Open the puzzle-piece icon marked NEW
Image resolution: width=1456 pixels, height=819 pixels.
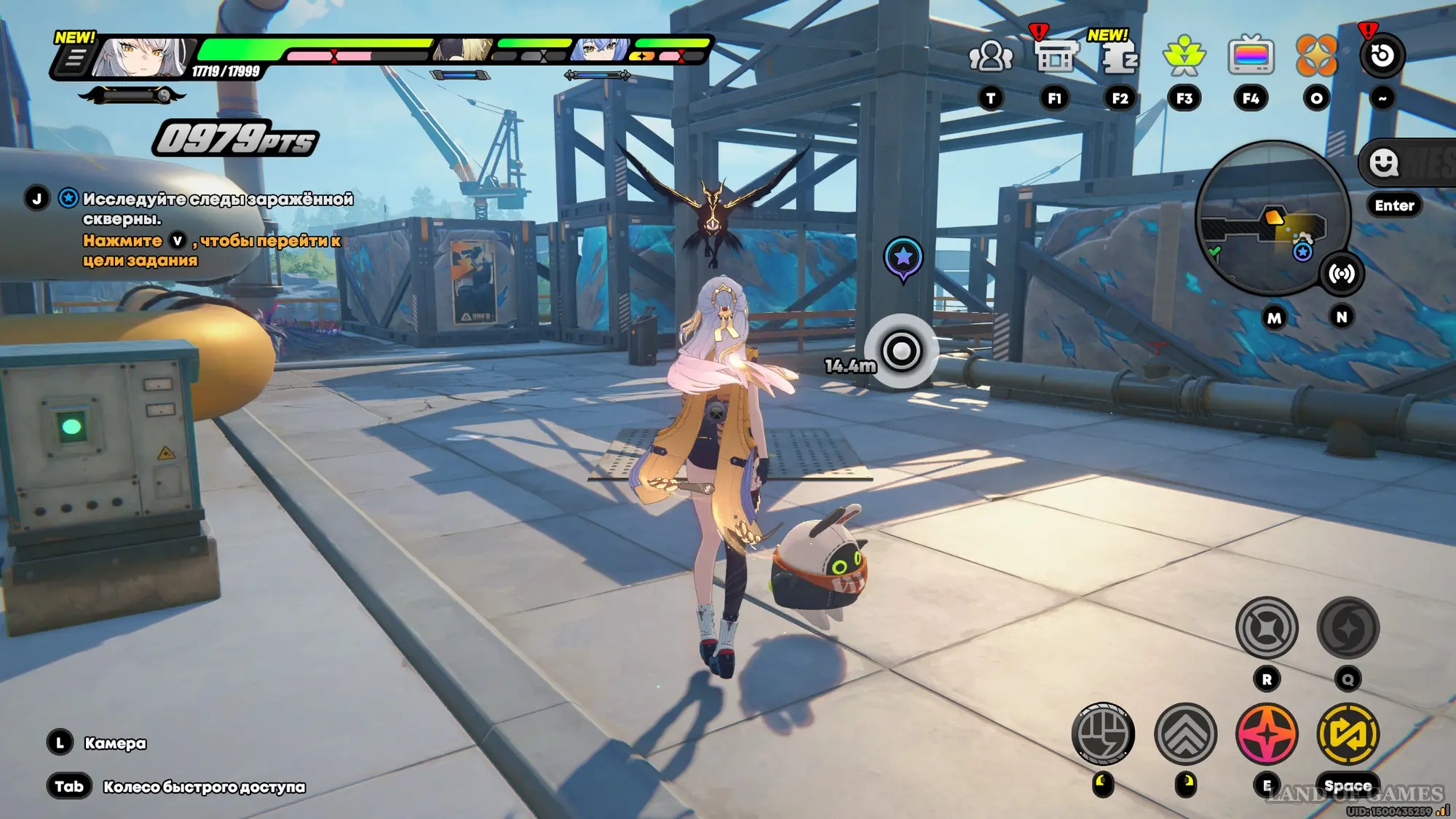point(1119,57)
